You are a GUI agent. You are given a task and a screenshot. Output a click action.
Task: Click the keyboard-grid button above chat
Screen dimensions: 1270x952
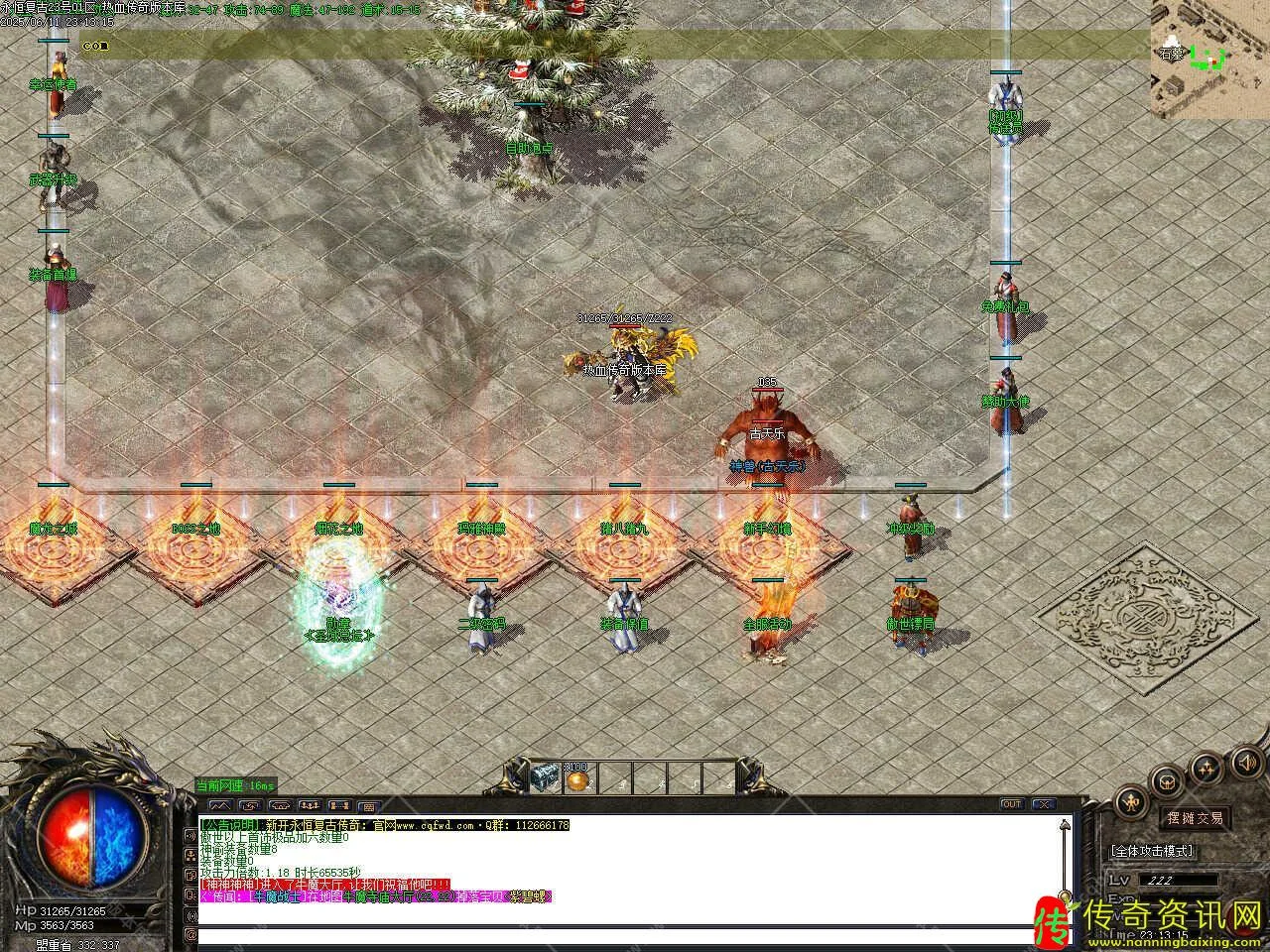(368, 806)
